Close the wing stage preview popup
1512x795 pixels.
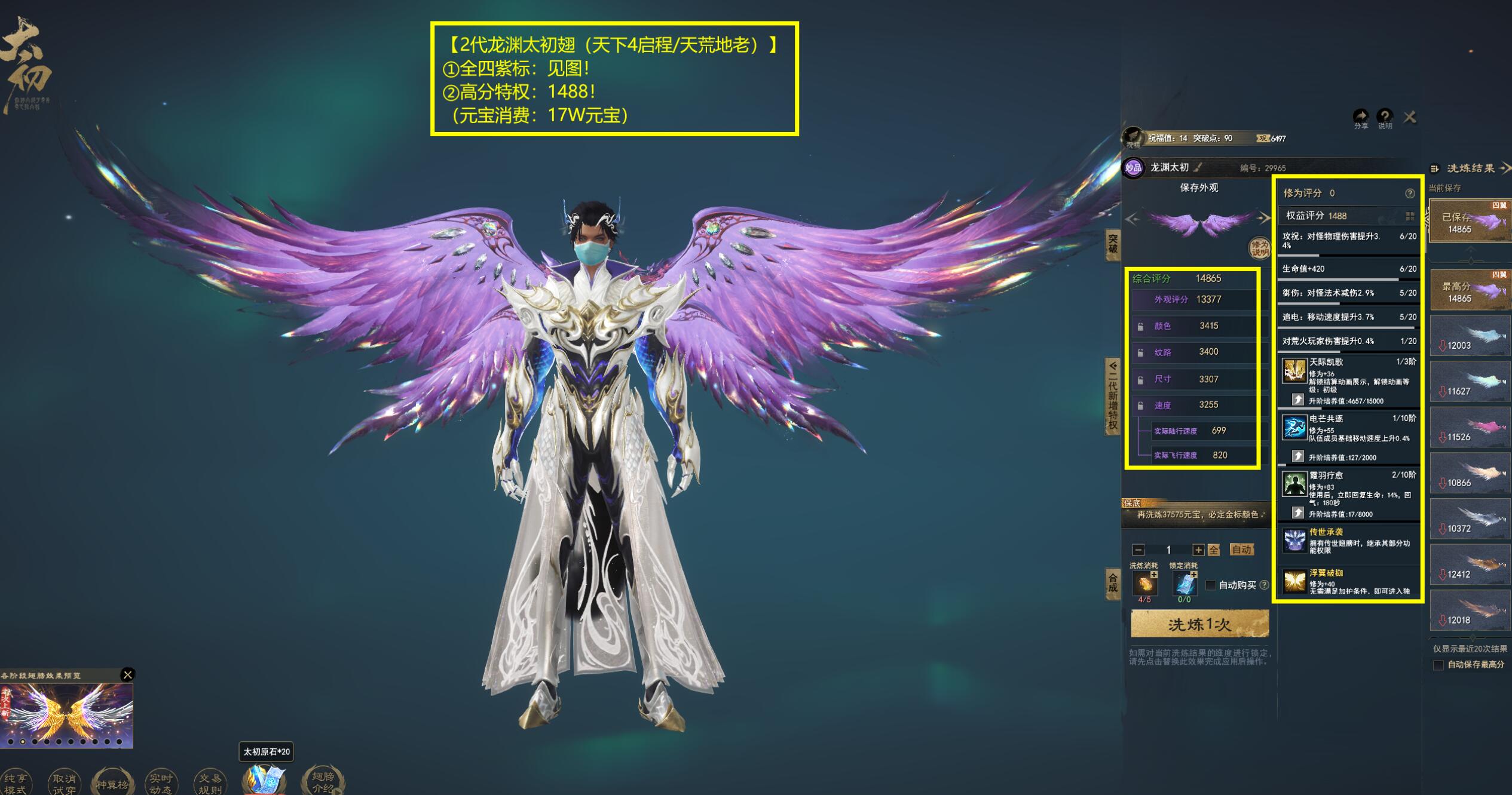pos(127,675)
